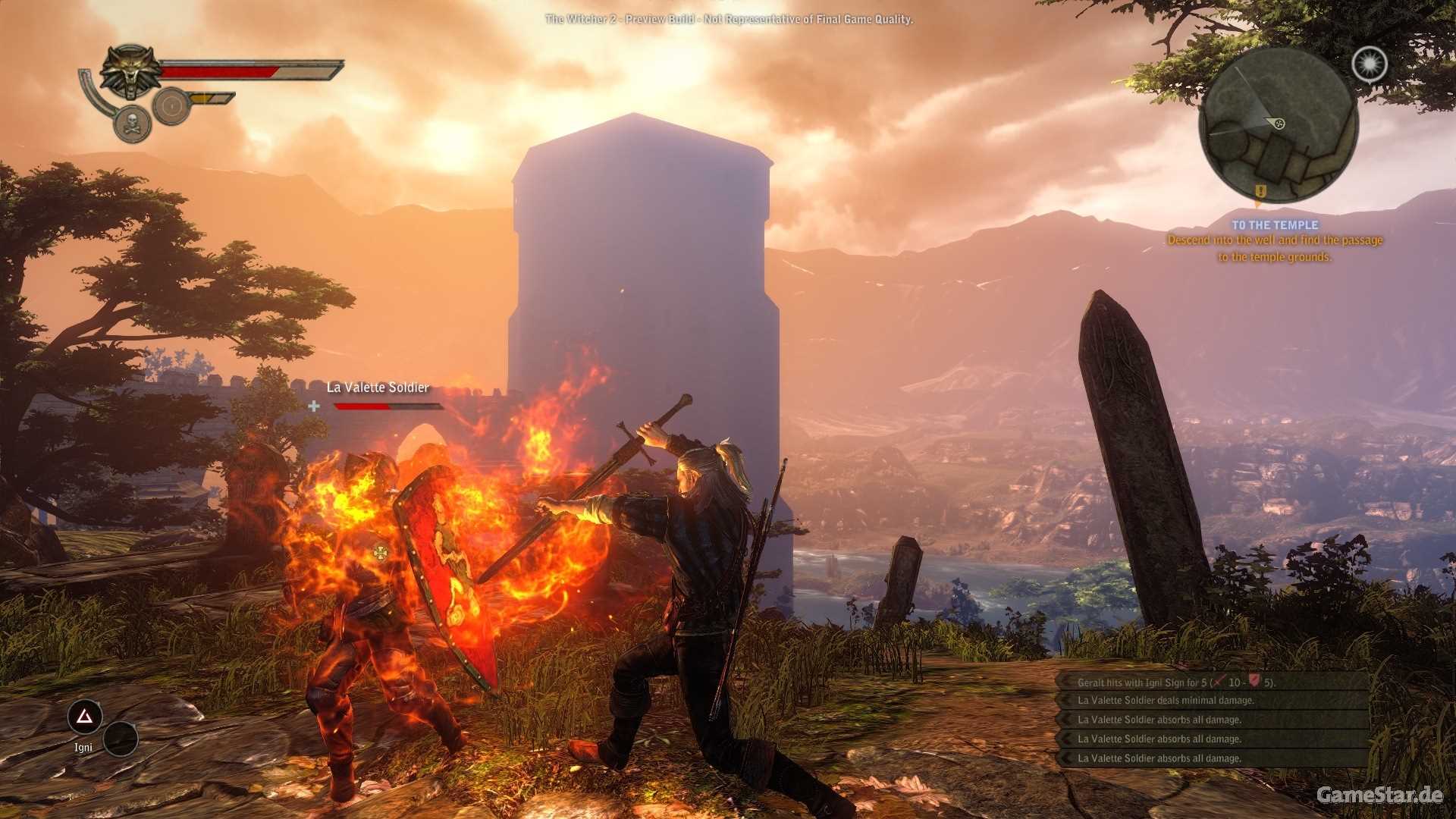
Task: Click the shield icon in the combat log
Action: (x=1255, y=681)
